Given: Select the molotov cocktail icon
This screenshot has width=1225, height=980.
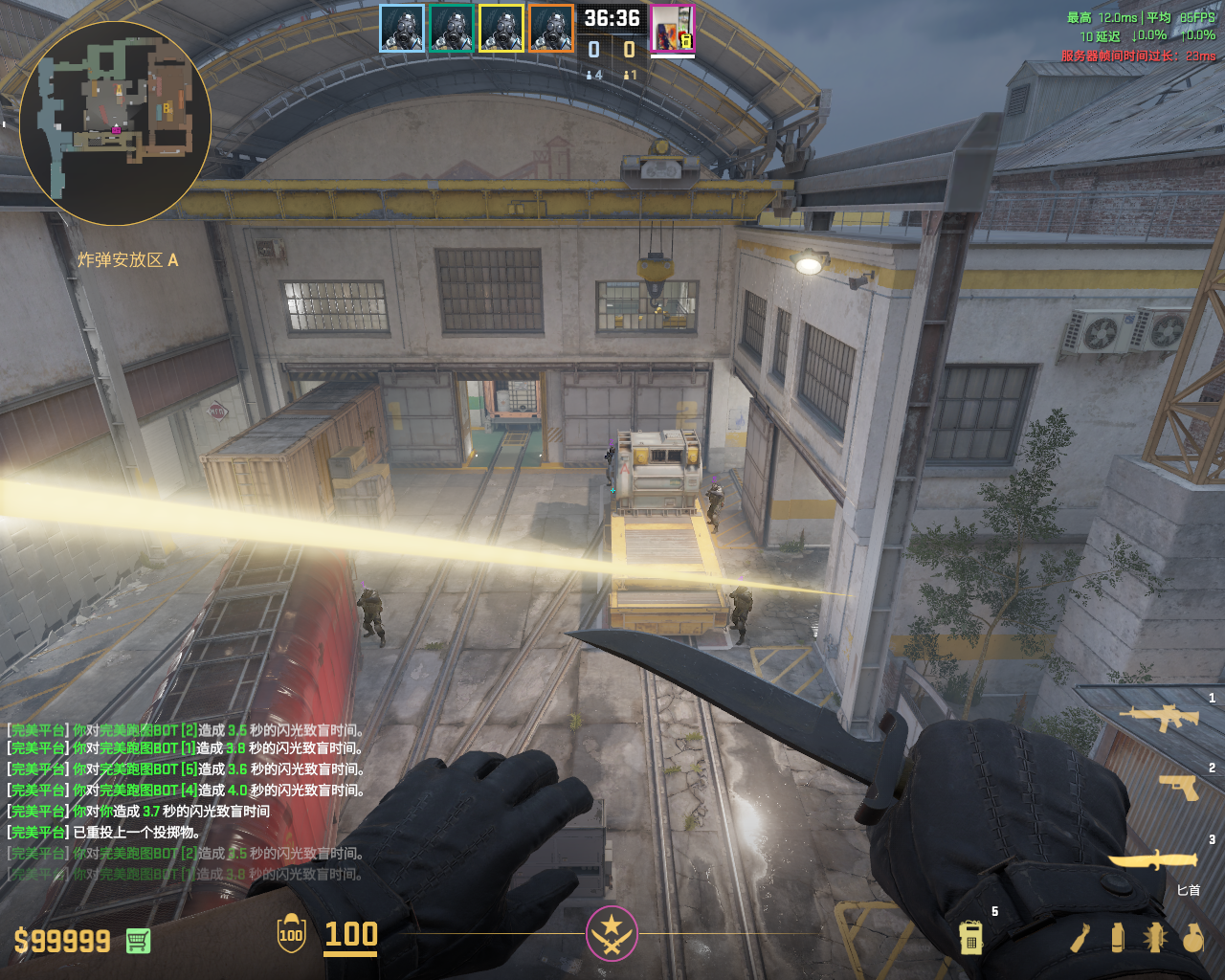Looking at the screenshot, I should pos(1080,938).
